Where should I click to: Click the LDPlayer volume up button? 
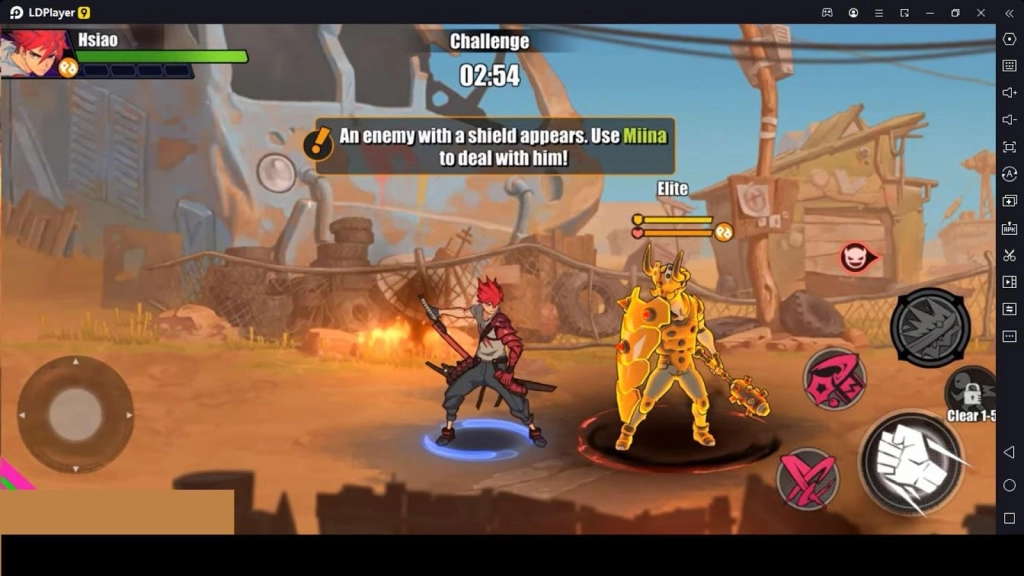tap(1009, 93)
